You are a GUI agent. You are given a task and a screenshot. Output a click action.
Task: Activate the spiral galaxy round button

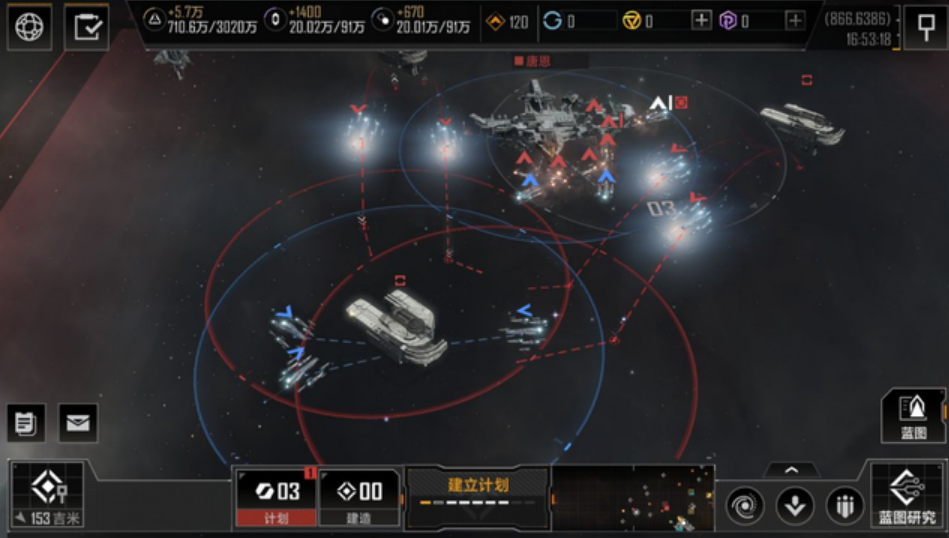[x=744, y=505]
